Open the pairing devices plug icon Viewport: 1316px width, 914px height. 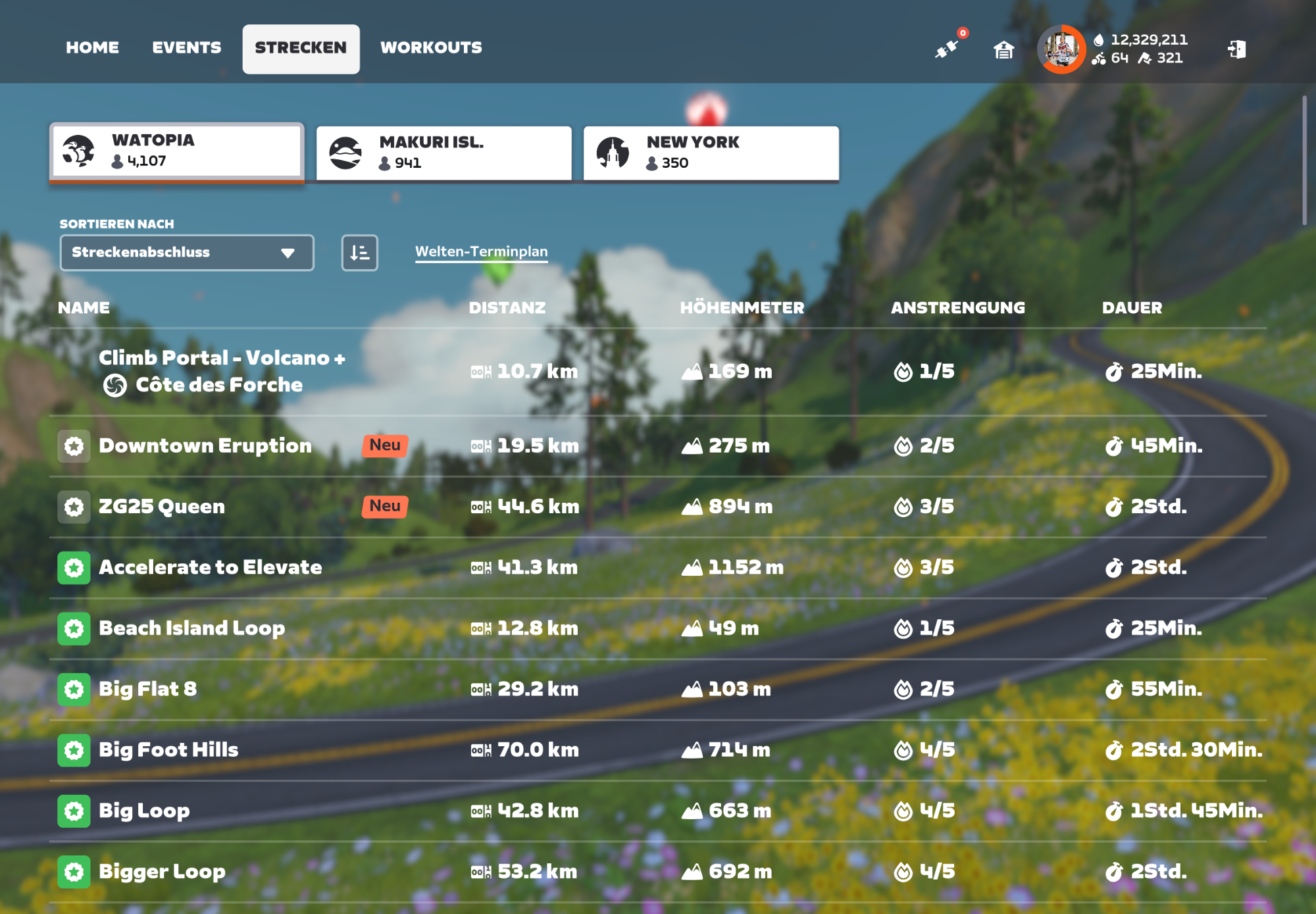click(x=948, y=49)
